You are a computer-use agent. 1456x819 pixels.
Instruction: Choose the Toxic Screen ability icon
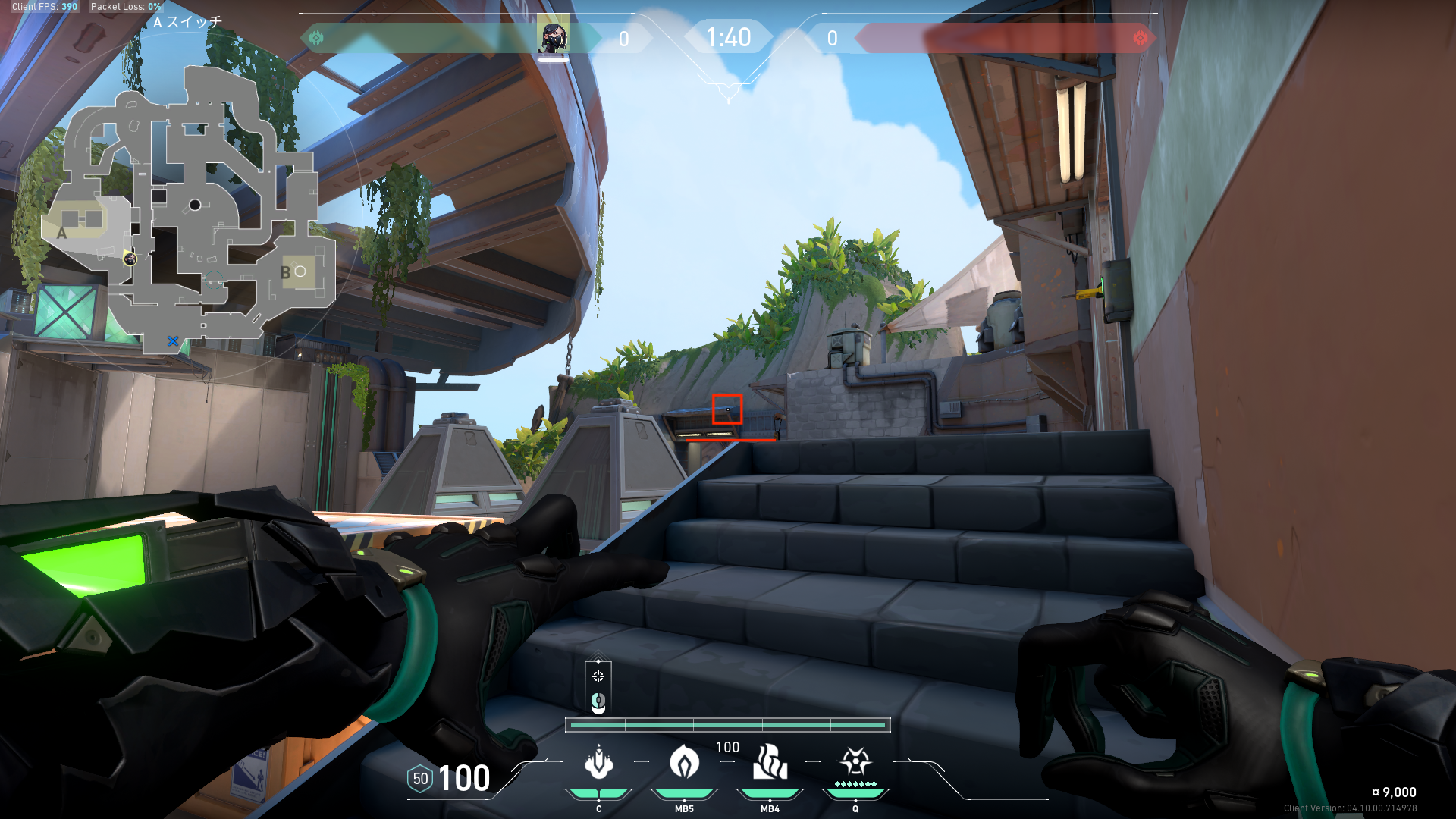[x=770, y=763]
